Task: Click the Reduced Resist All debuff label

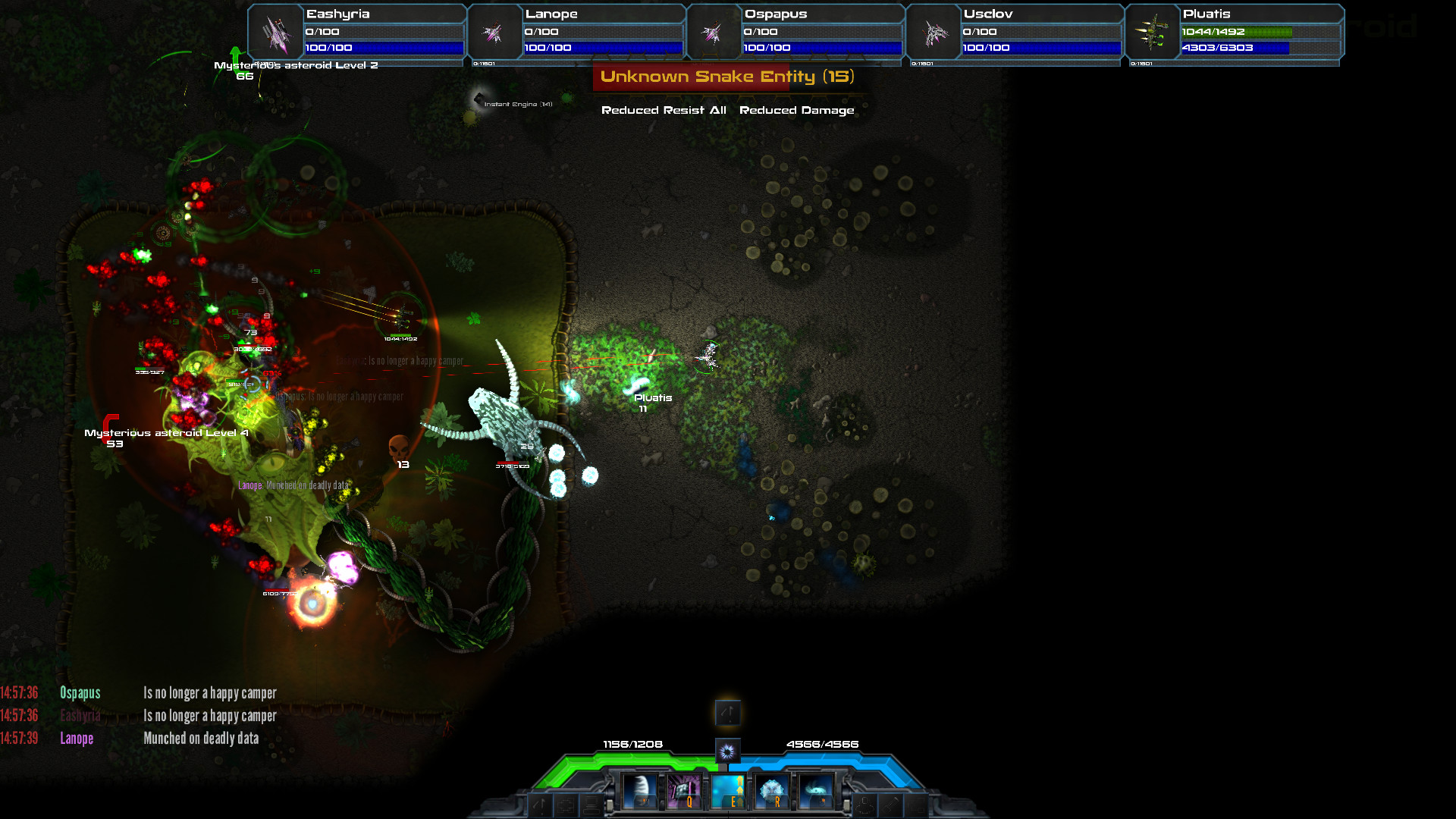Action: pyautogui.click(x=664, y=110)
